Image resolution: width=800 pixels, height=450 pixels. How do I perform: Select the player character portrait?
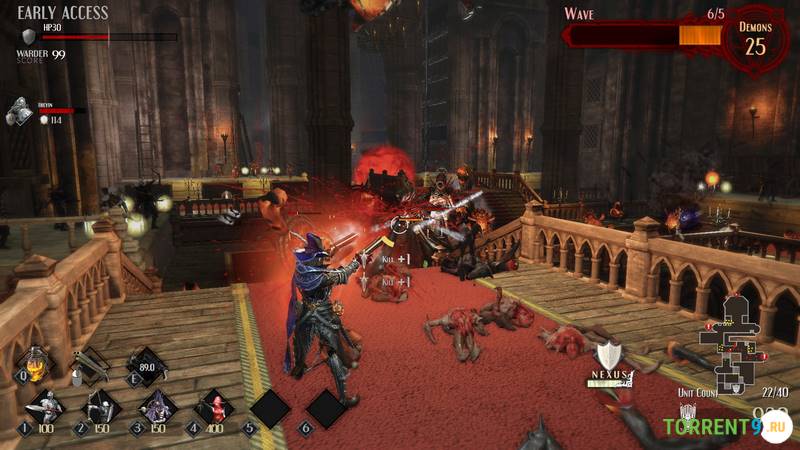(19, 111)
